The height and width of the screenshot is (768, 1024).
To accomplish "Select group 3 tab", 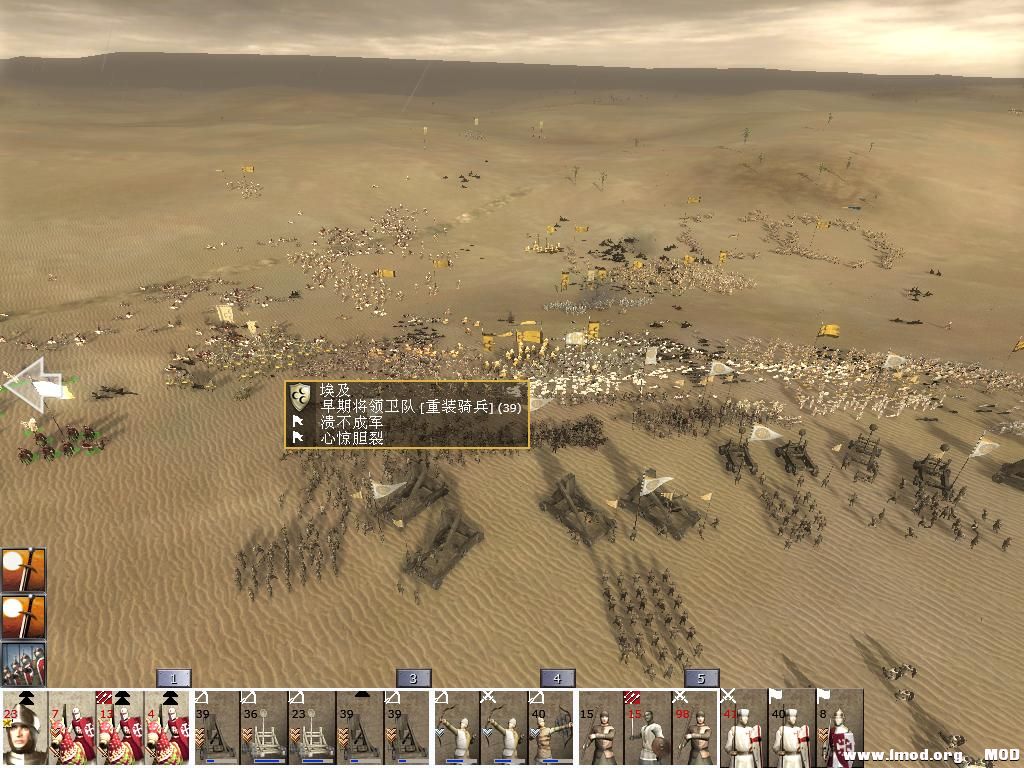I will [x=413, y=678].
